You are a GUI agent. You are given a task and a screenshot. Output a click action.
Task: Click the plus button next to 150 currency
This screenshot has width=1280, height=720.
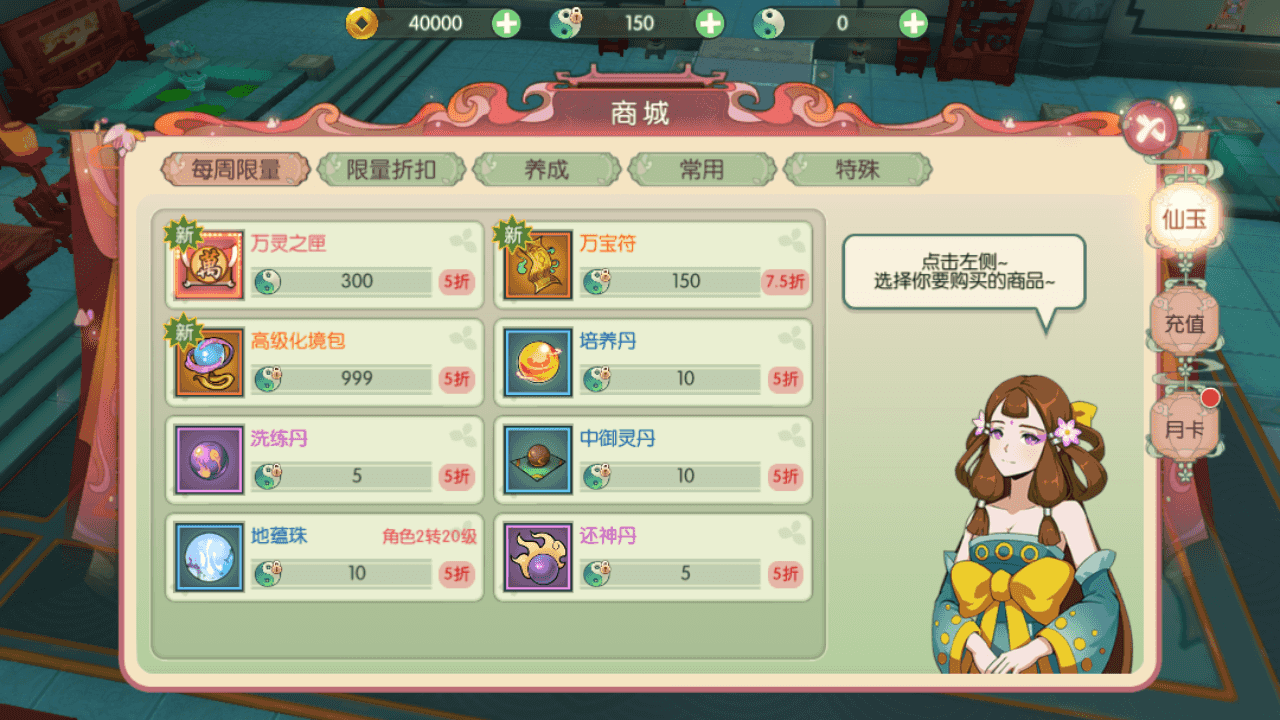pyautogui.click(x=709, y=23)
